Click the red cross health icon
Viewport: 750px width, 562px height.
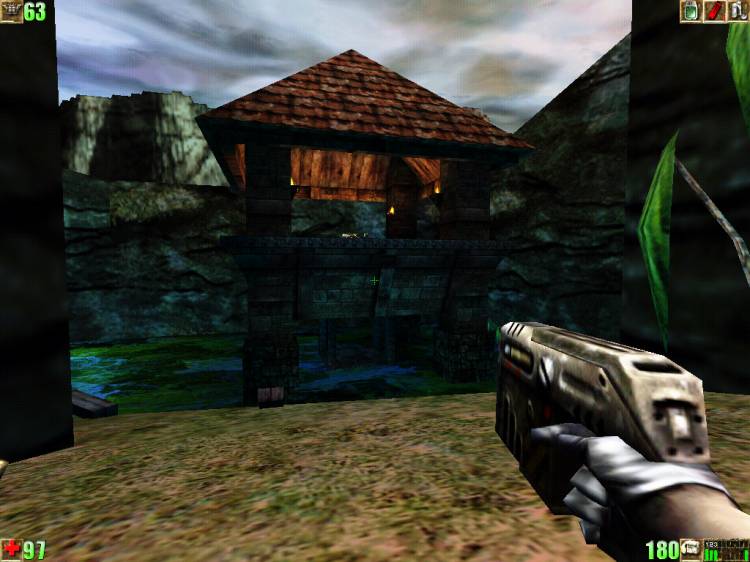tap(11, 549)
